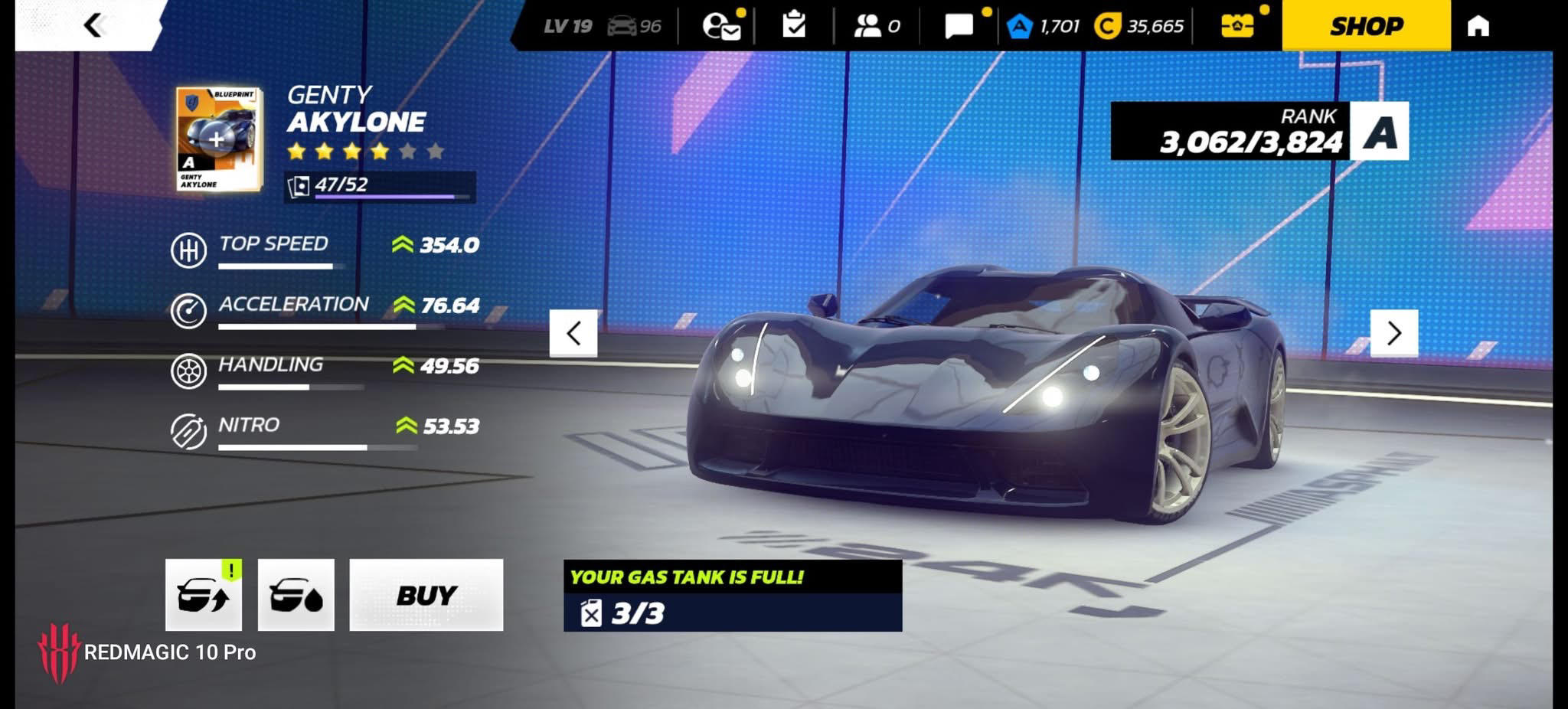1568x709 pixels.
Task: Go back using the top-left arrow
Action: (x=93, y=25)
